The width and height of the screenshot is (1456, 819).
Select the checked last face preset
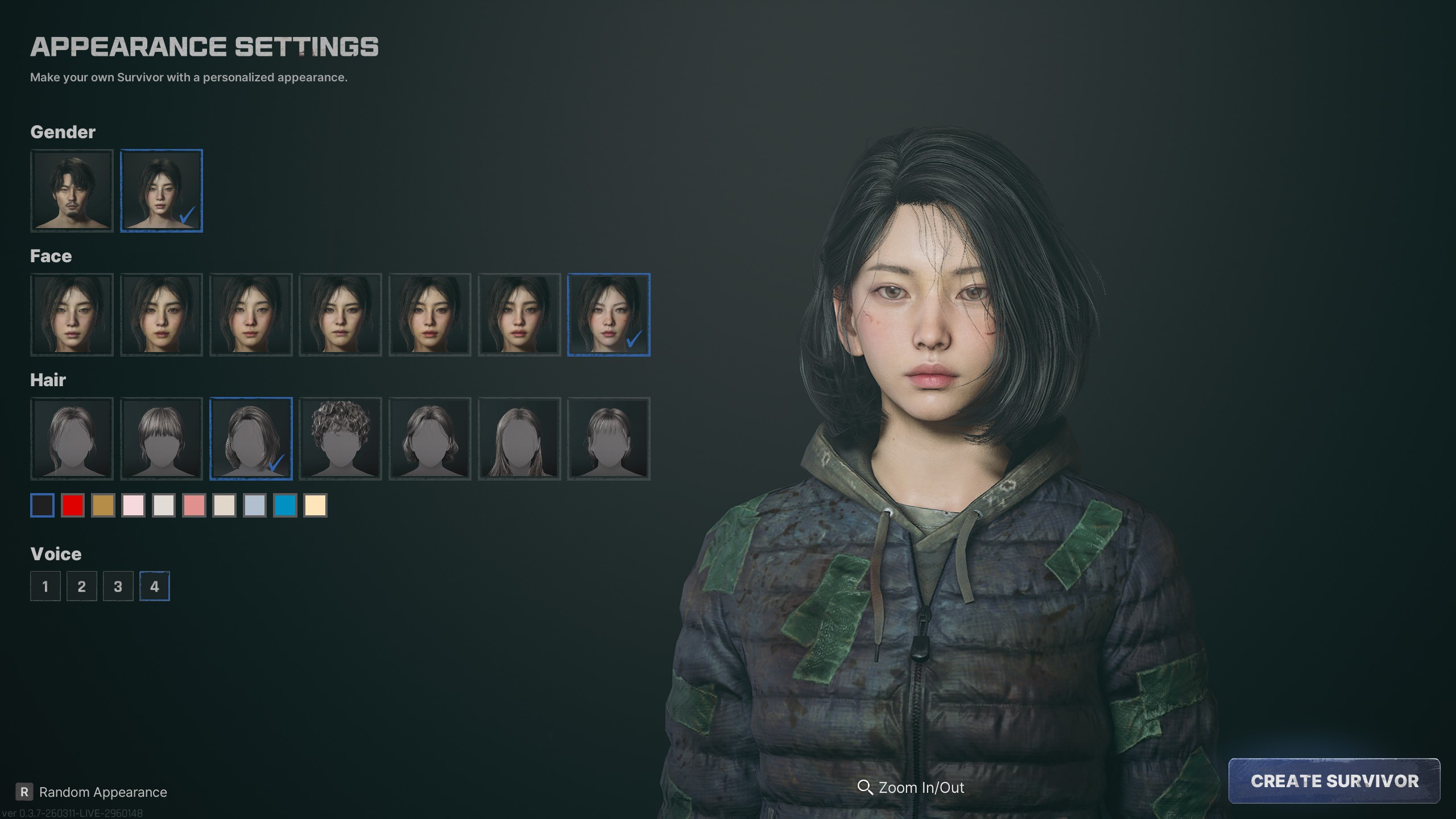[609, 315]
